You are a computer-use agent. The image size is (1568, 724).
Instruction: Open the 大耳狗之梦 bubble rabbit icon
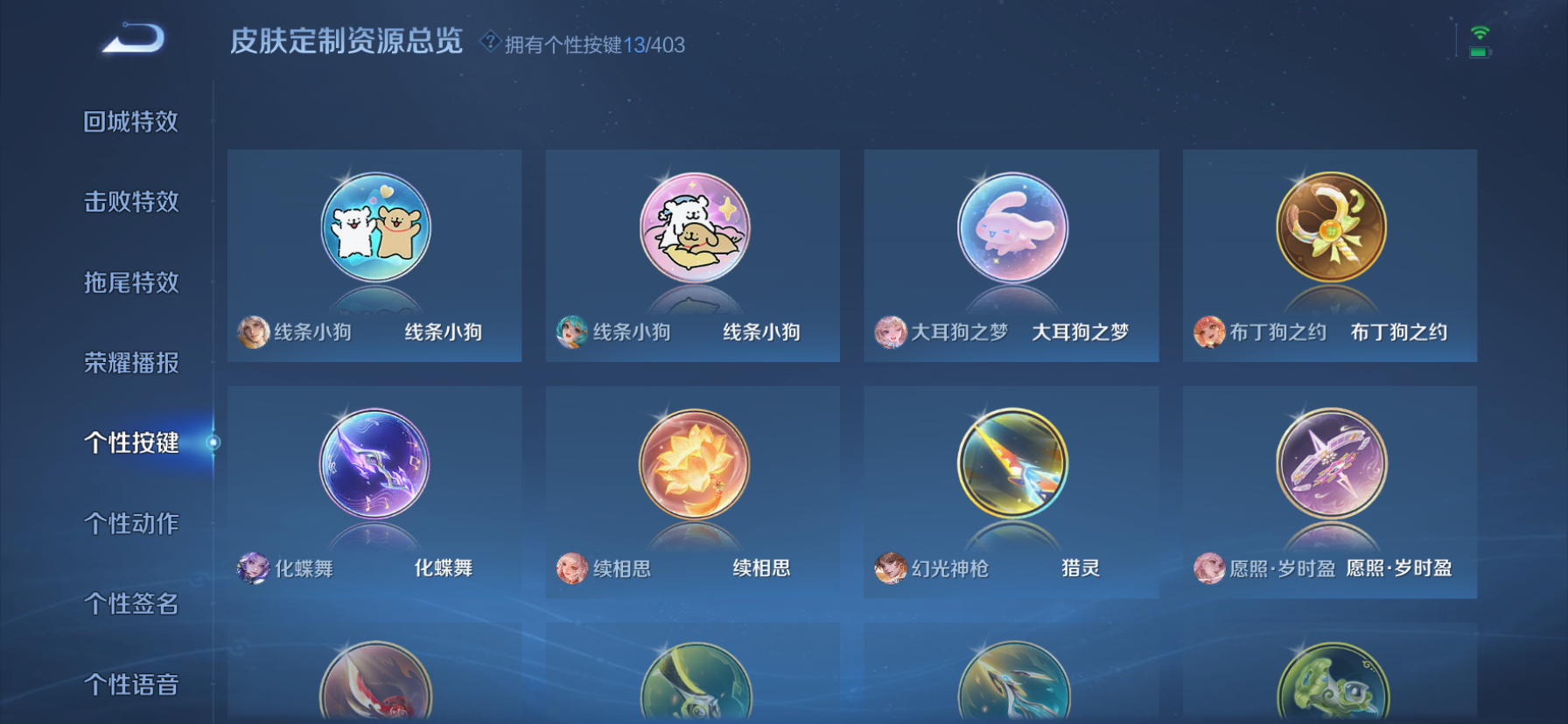pos(1011,227)
